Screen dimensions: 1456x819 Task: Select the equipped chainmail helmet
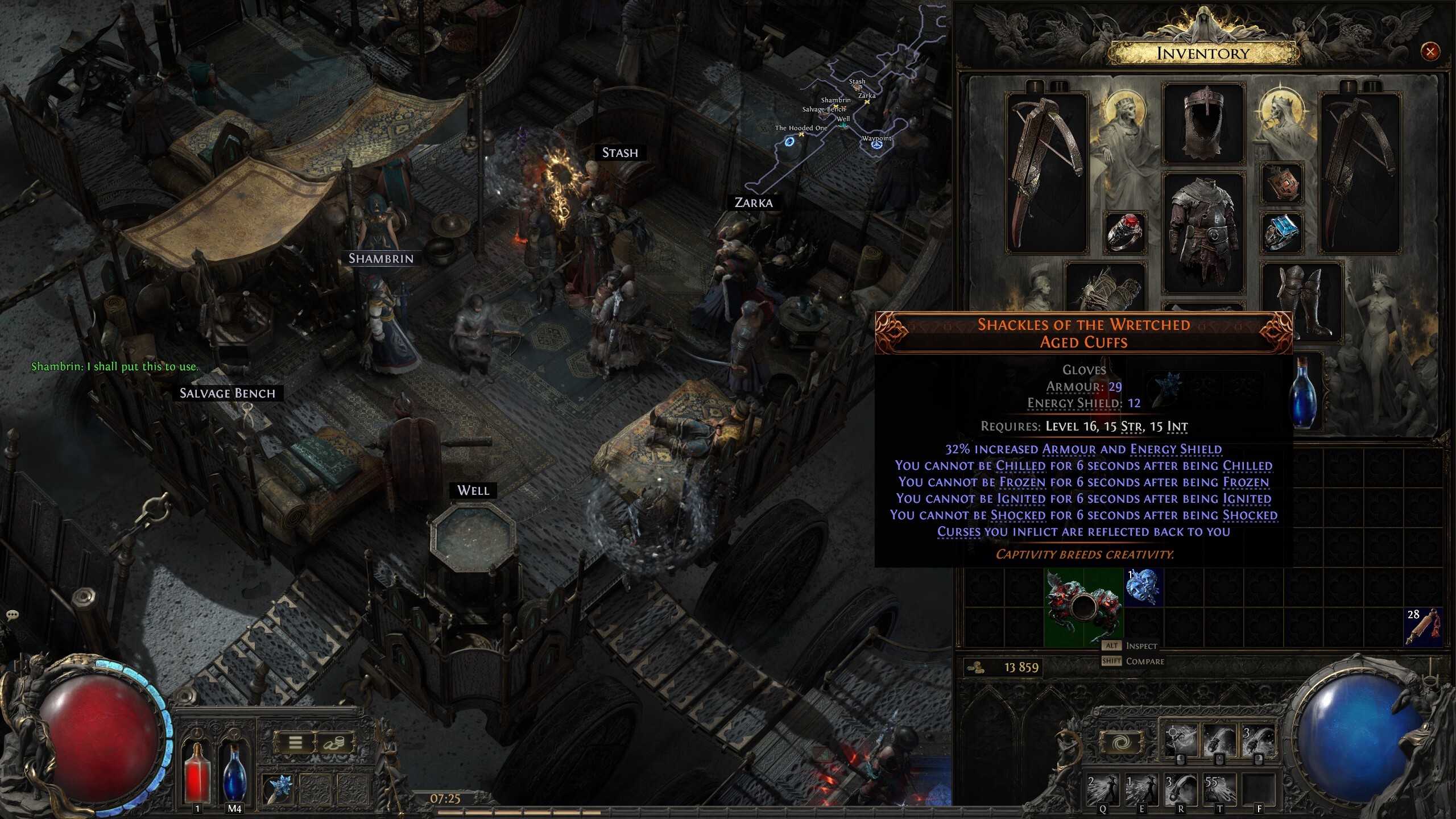coord(1203,123)
